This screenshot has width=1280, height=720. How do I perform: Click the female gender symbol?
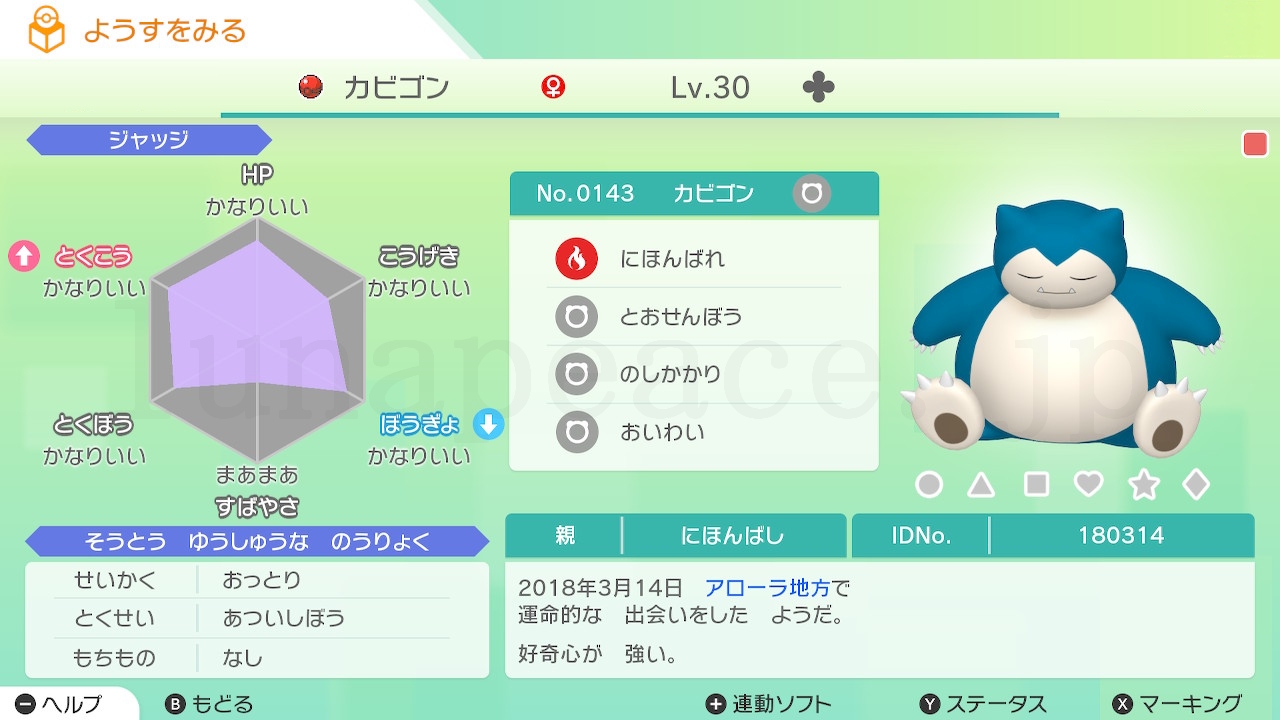pos(553,87)
